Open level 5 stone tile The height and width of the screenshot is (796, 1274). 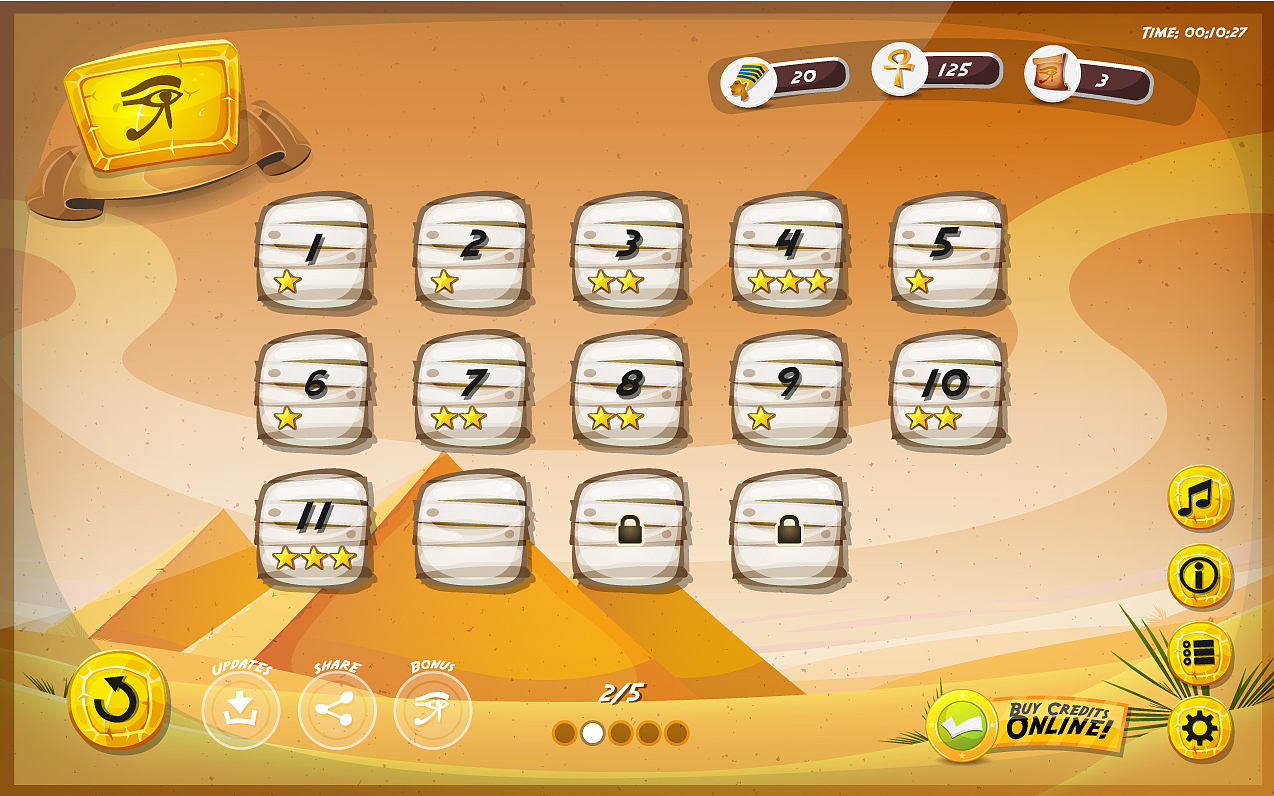coord(948,251)
